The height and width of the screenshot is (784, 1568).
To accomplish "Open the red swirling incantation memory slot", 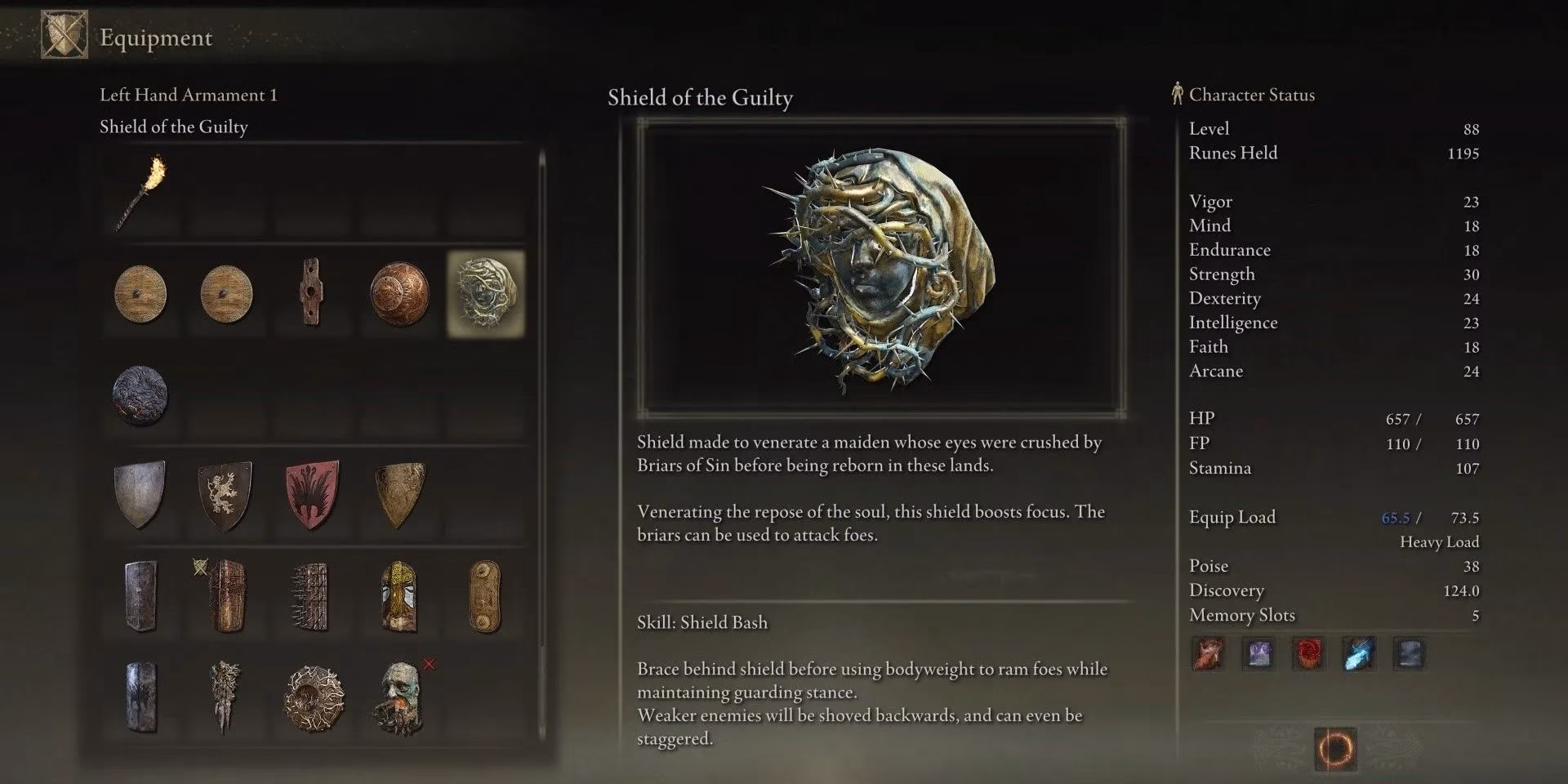I will coord(1308,653).
